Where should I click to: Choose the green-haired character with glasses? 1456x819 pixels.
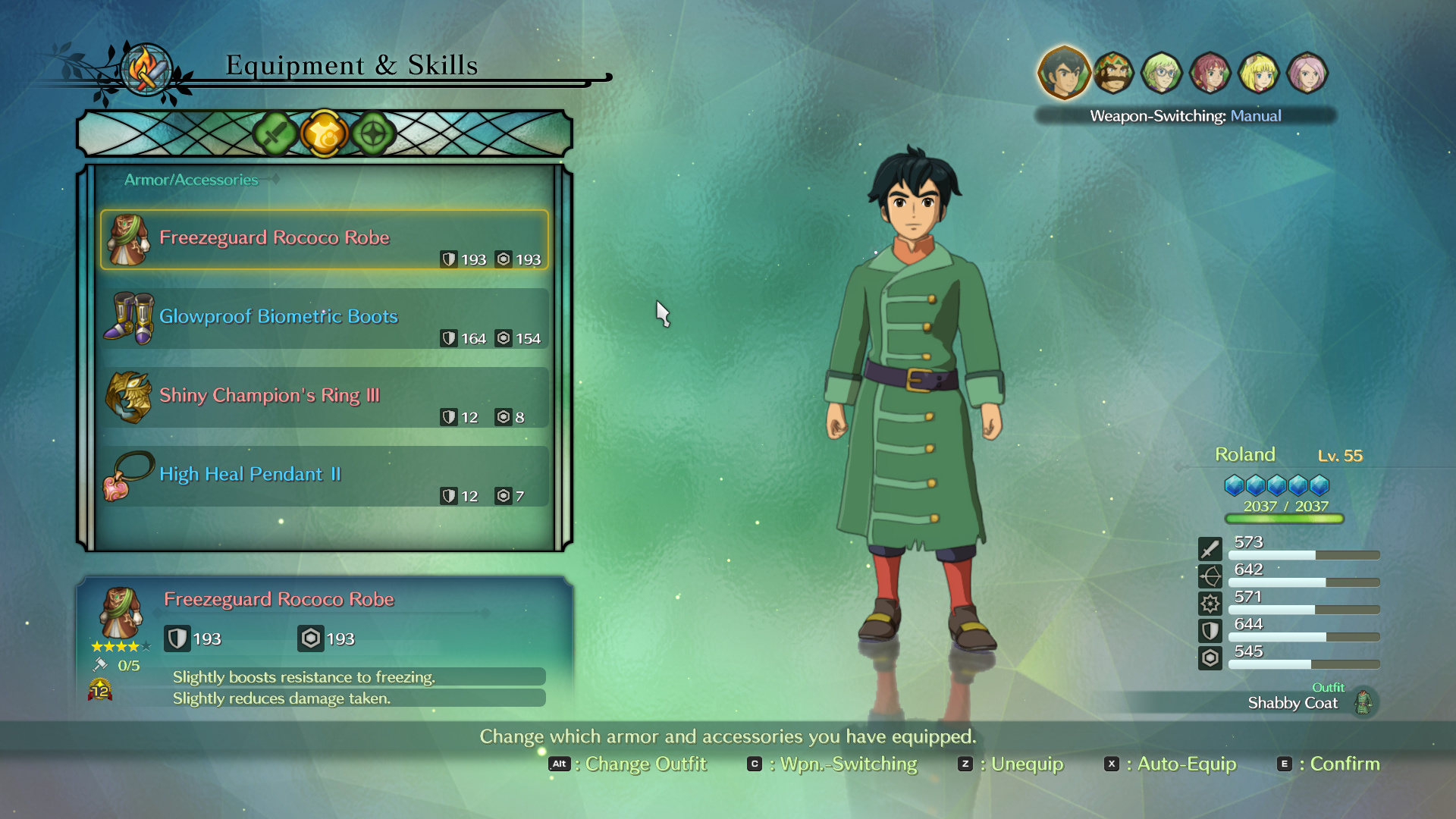click(1162, 73)
